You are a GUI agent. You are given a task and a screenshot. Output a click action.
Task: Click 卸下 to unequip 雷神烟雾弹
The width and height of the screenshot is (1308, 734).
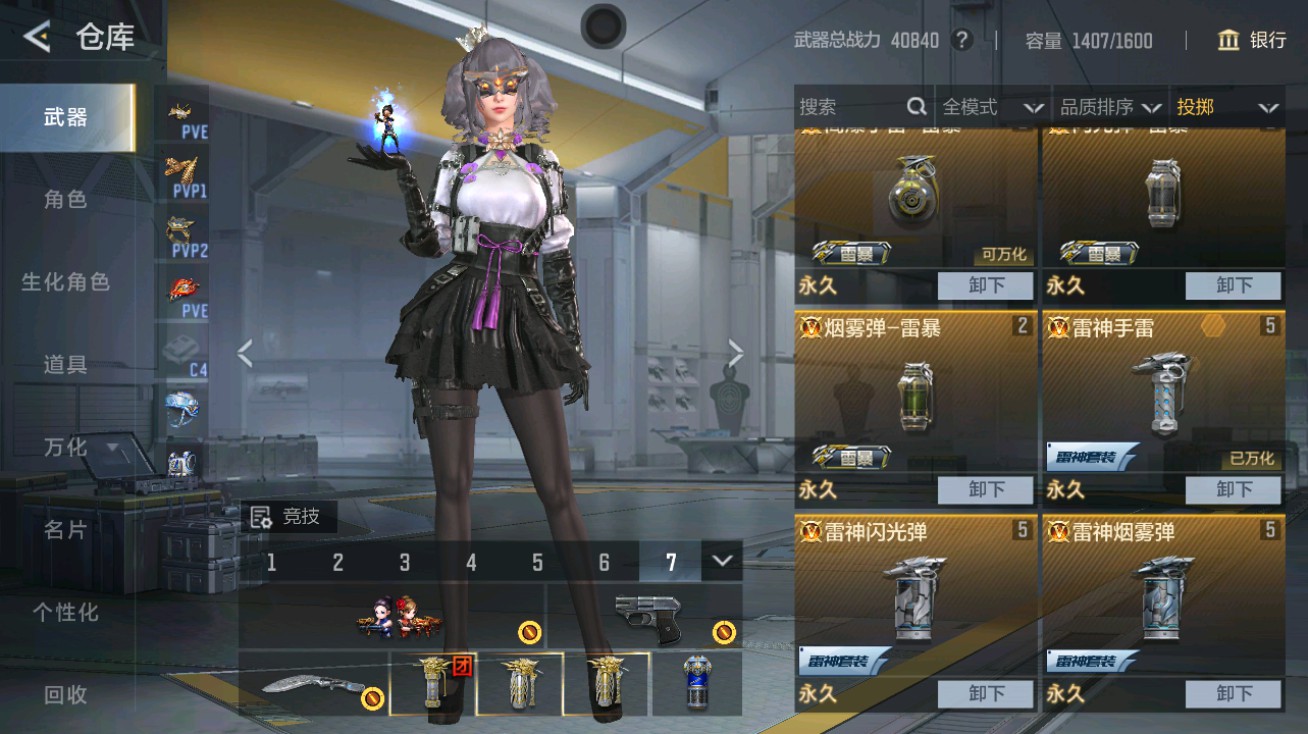point(1234,693)
